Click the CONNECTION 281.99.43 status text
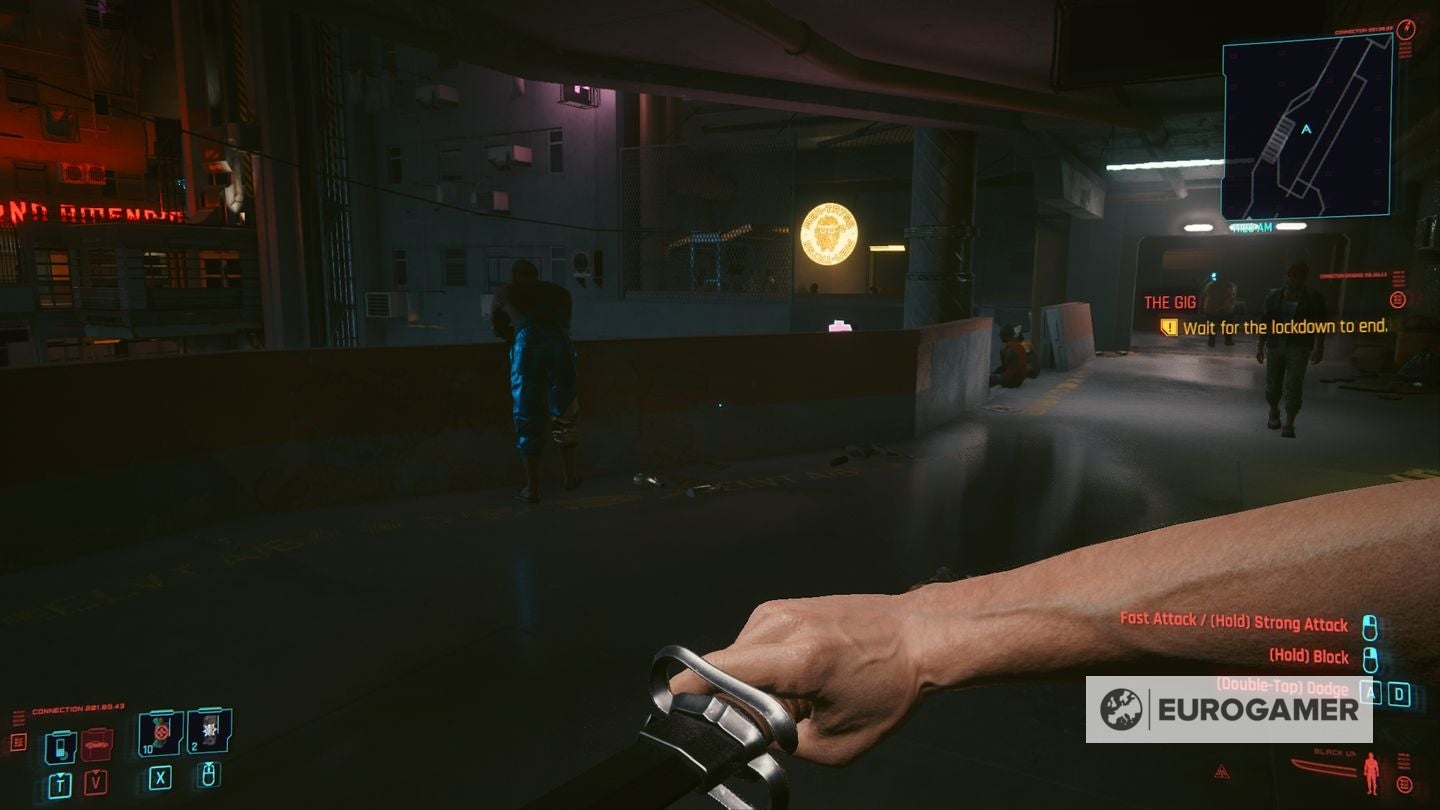This screenshot has width=1440, height=810. pos(77,707)
